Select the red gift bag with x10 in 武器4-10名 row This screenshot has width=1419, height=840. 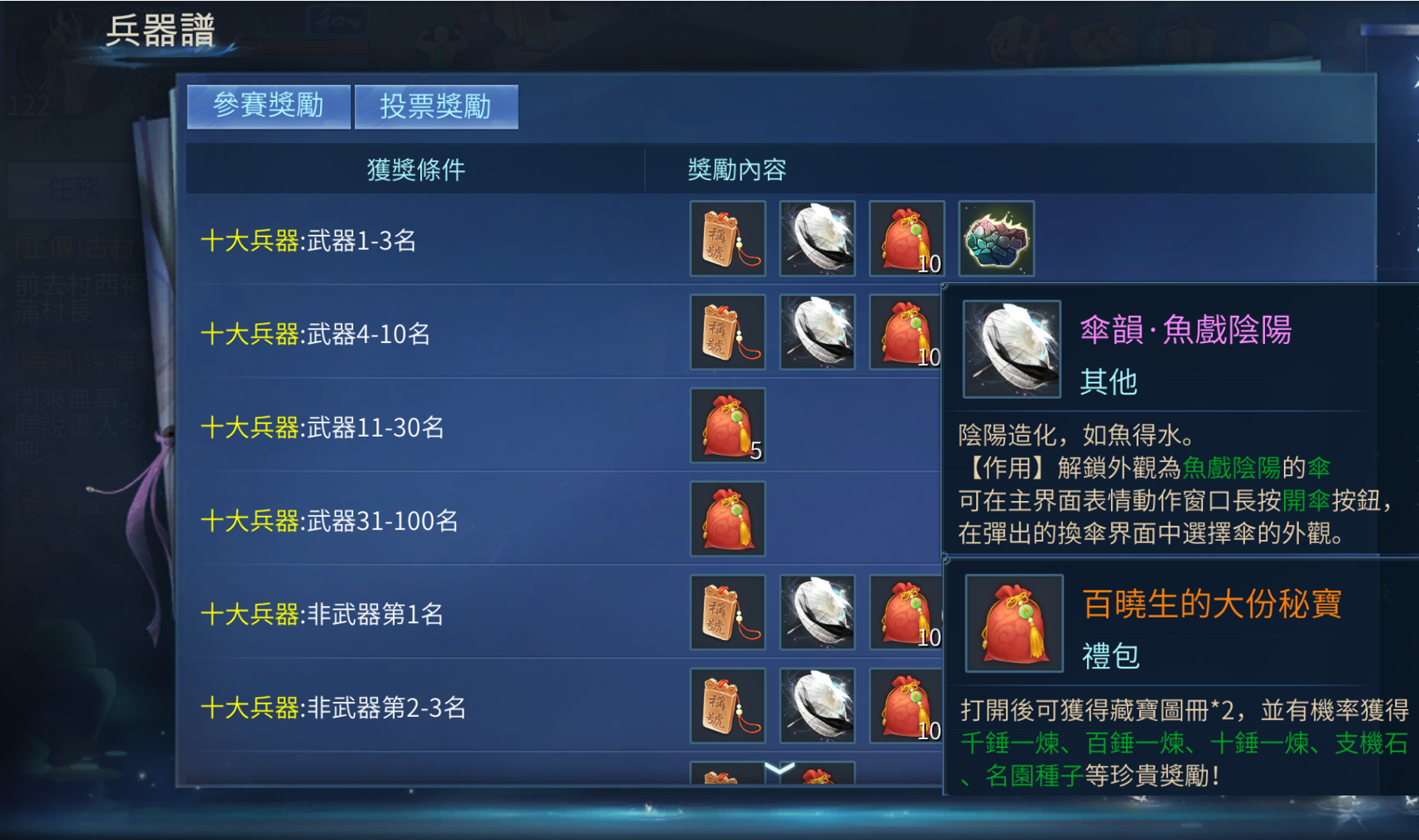point(907,333)
